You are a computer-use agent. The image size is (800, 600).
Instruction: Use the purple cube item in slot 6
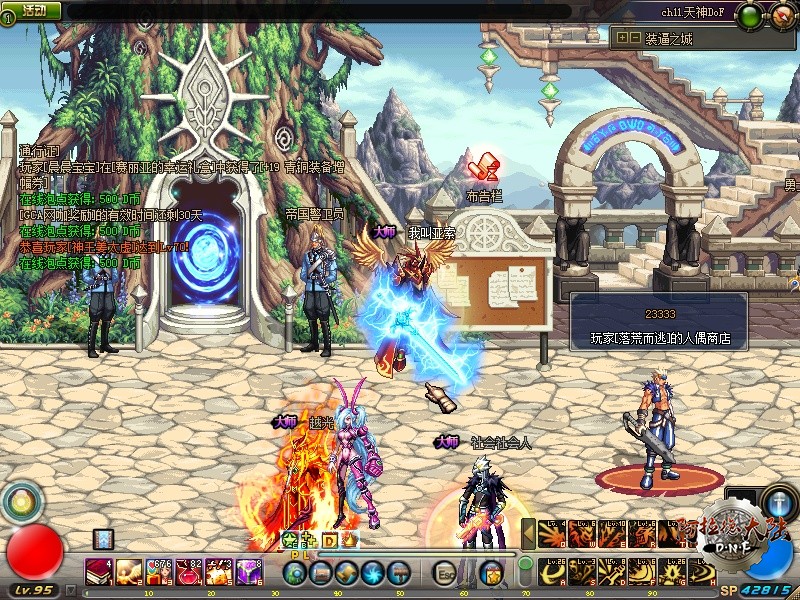tap(248, 573)
